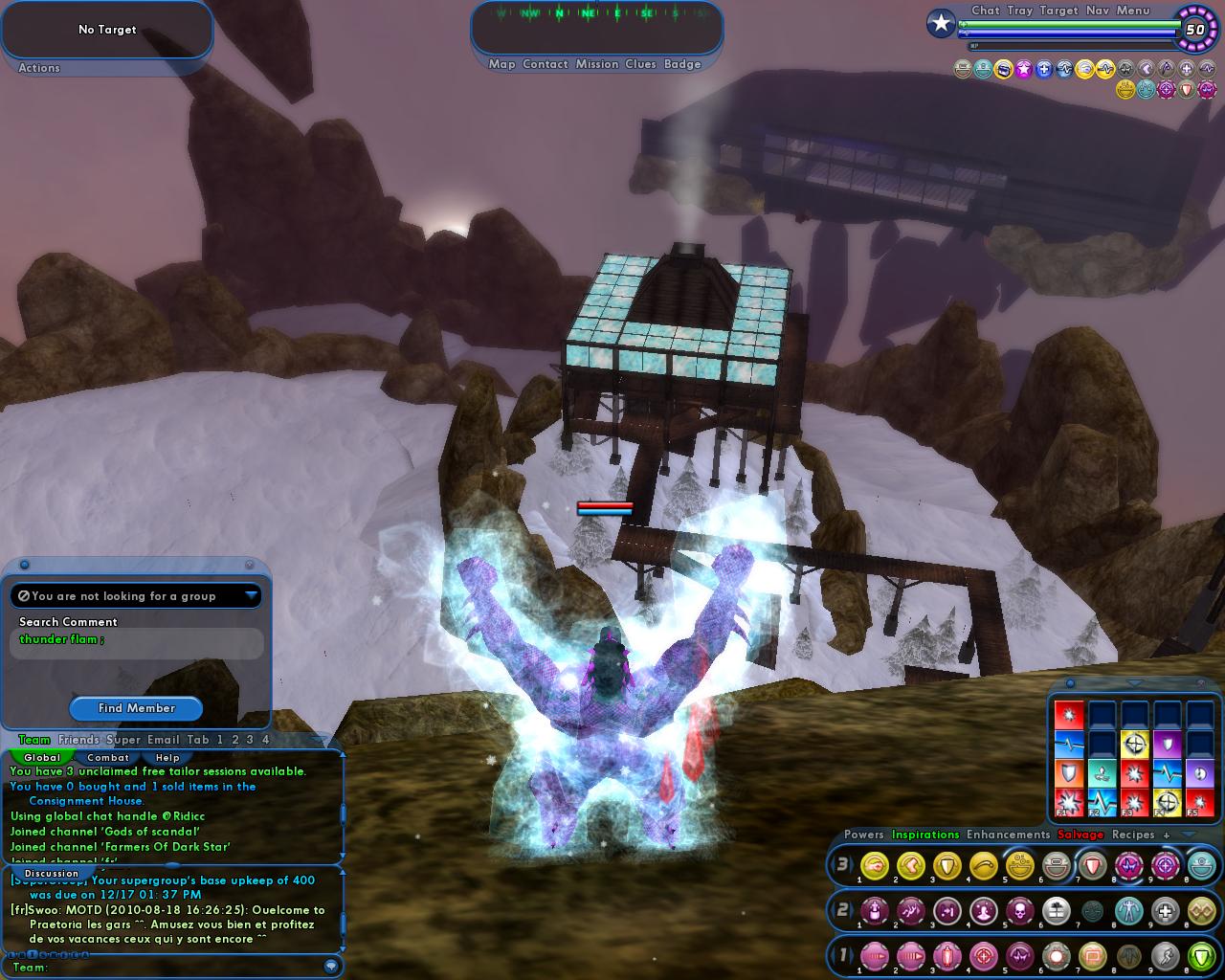Expand the looking-for-group status dropdown

[x=251, y=596]
